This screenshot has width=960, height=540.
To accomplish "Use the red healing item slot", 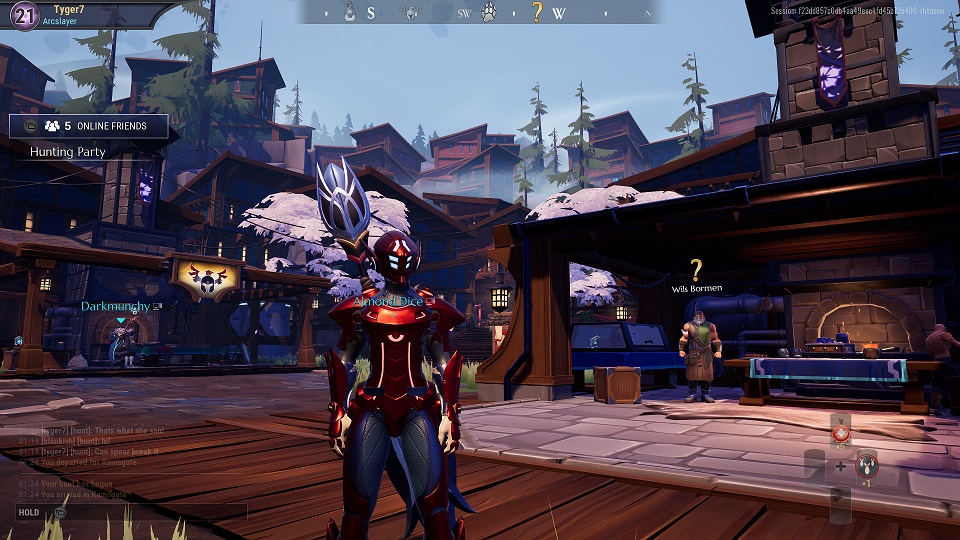I will point(840,434).
